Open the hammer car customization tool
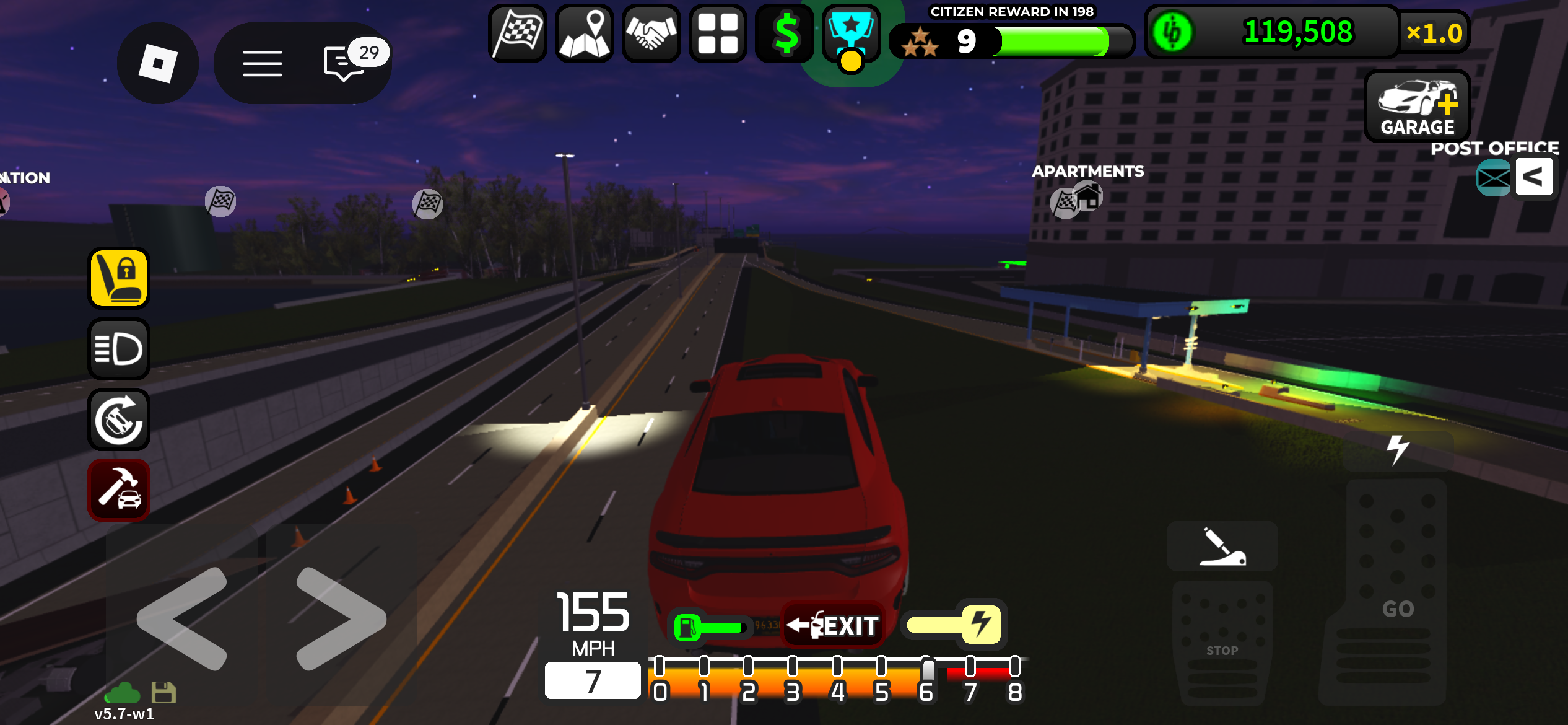1568x725 pixels. tap(119, 490)
